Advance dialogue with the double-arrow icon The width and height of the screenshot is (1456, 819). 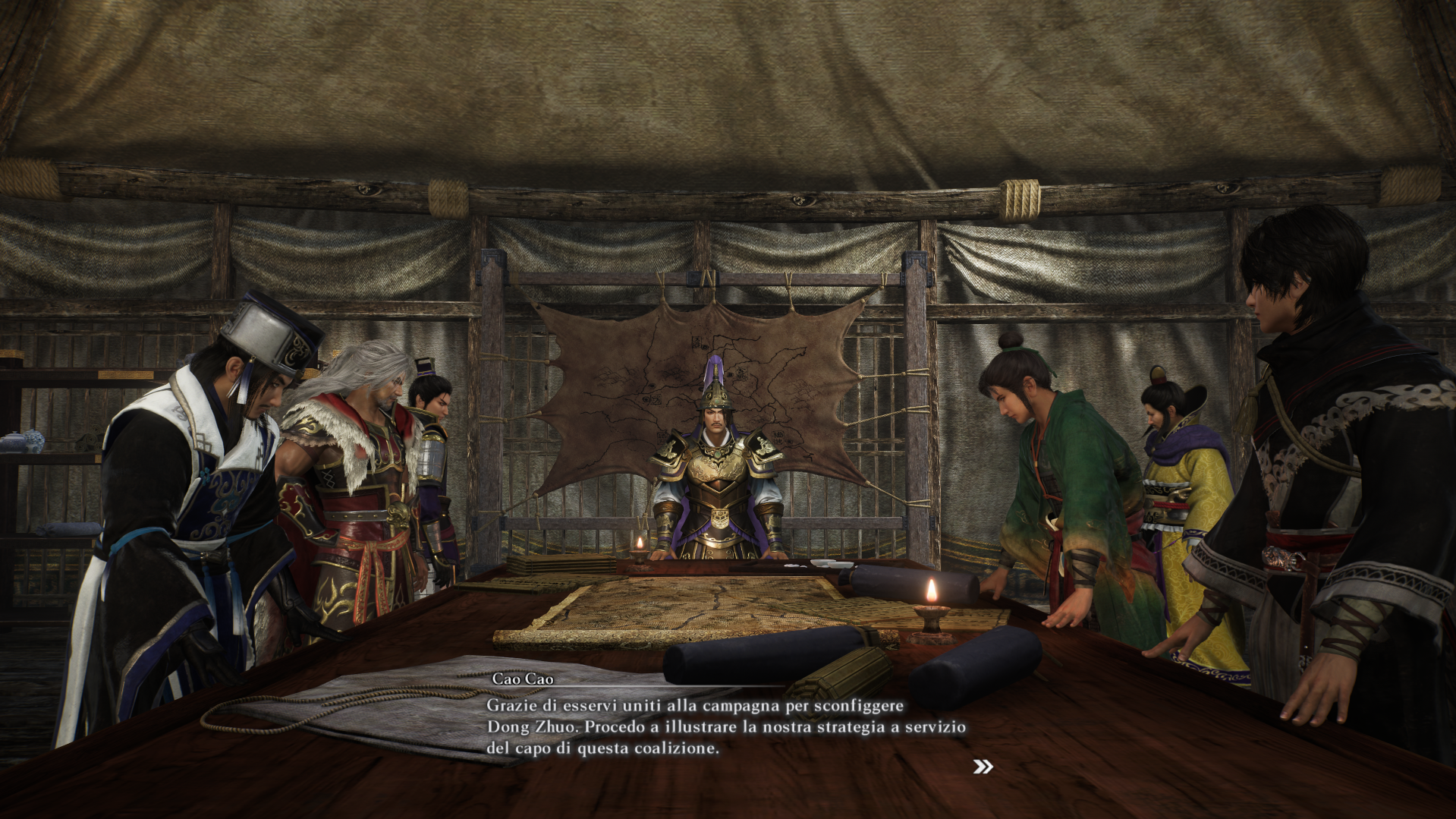pyautogui.click(x=983, y=767)
